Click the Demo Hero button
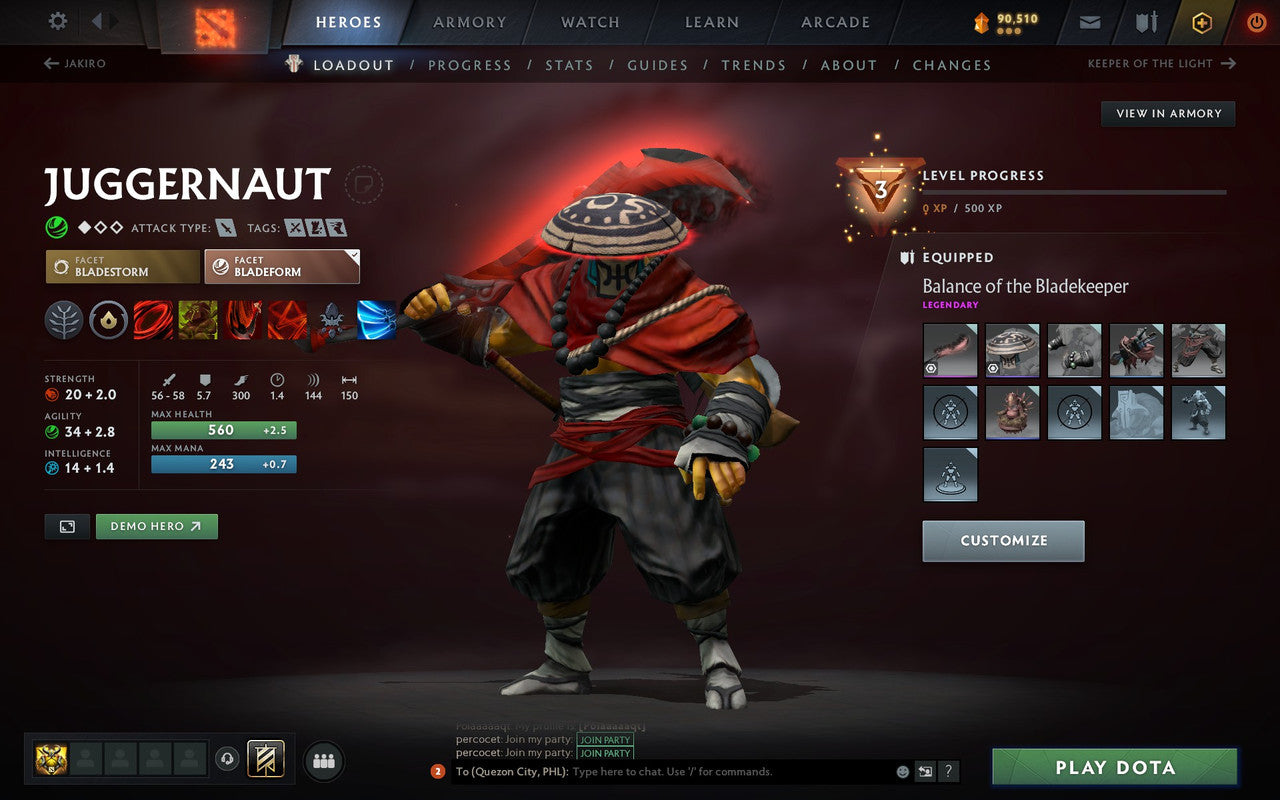Image resolution: width=1280 pixels, height=800 pixels. pyautogui.click(x=156, y=526)
